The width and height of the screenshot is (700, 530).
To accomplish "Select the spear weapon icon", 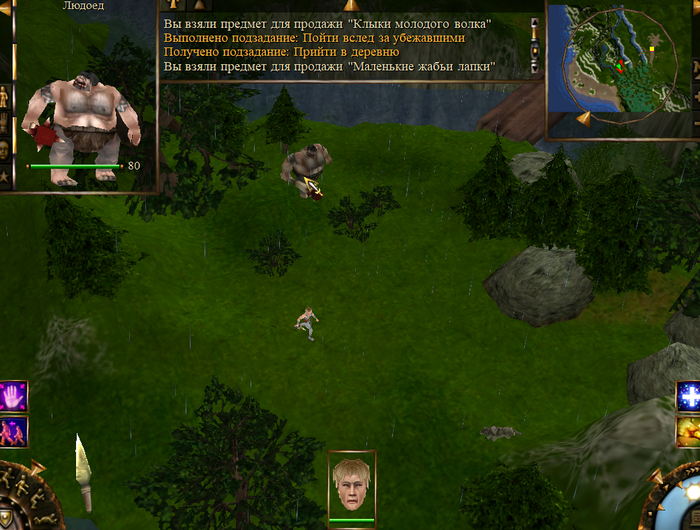I will pyautogui.click(x=85, y=472).
